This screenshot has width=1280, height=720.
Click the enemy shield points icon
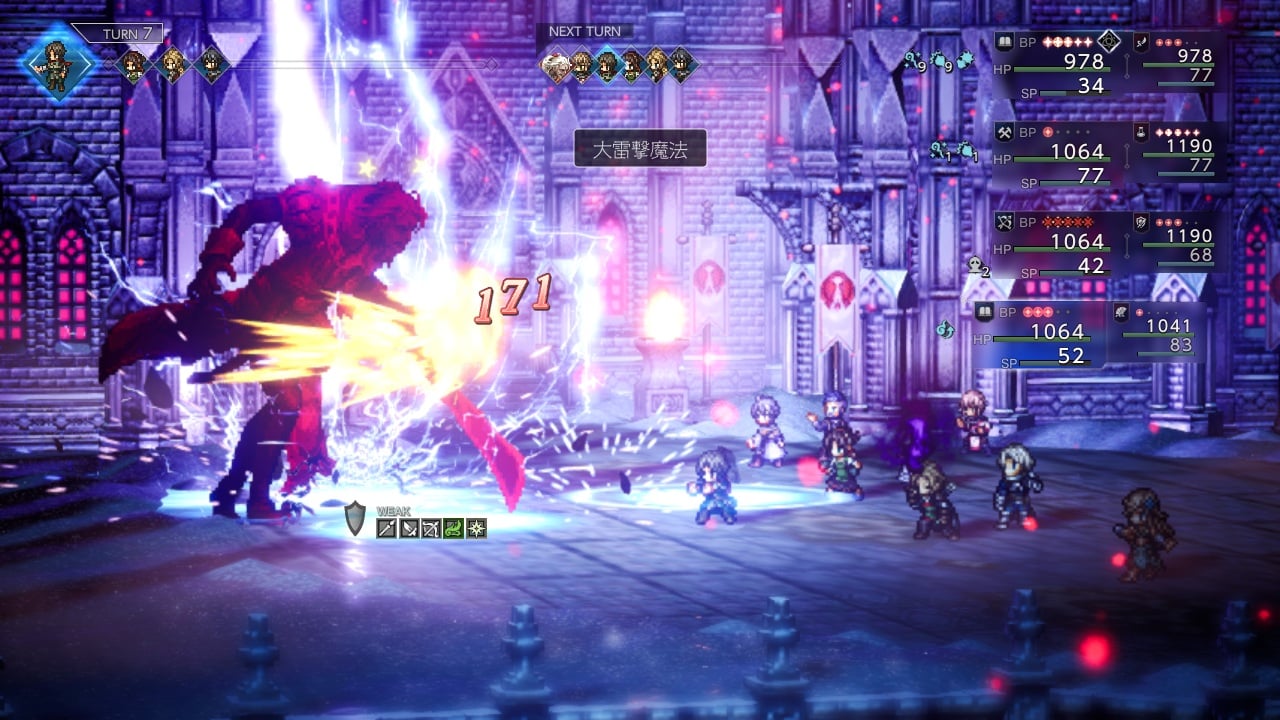coord(356,518)
